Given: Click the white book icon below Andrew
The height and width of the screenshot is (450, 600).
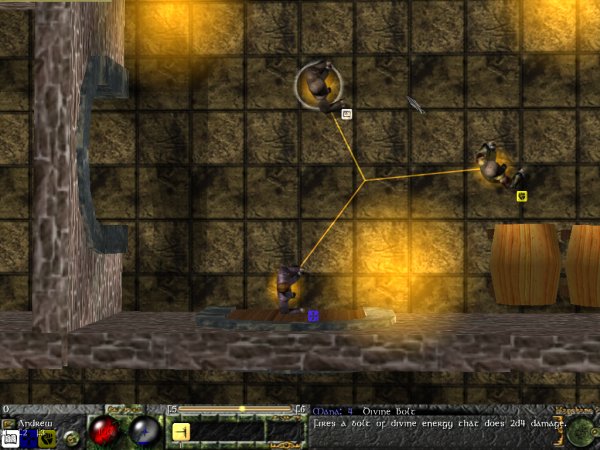Looking at the screenshot, I should [9, 440].
